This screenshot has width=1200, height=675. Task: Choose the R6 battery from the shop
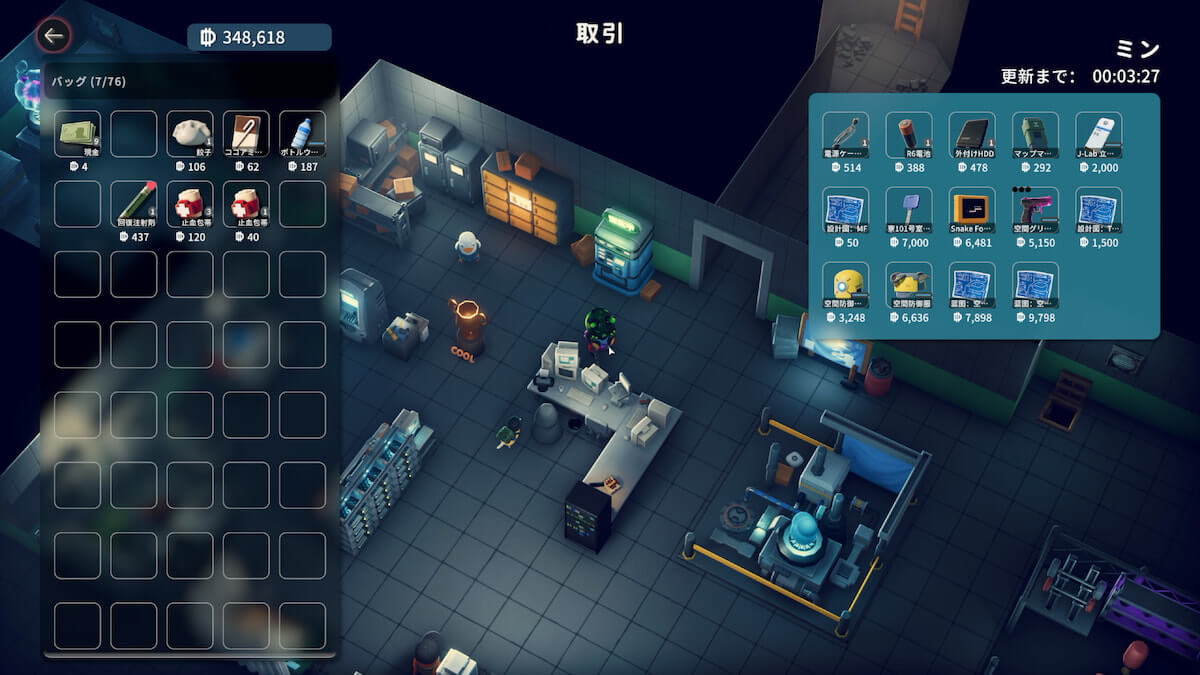tap(909, 135)
